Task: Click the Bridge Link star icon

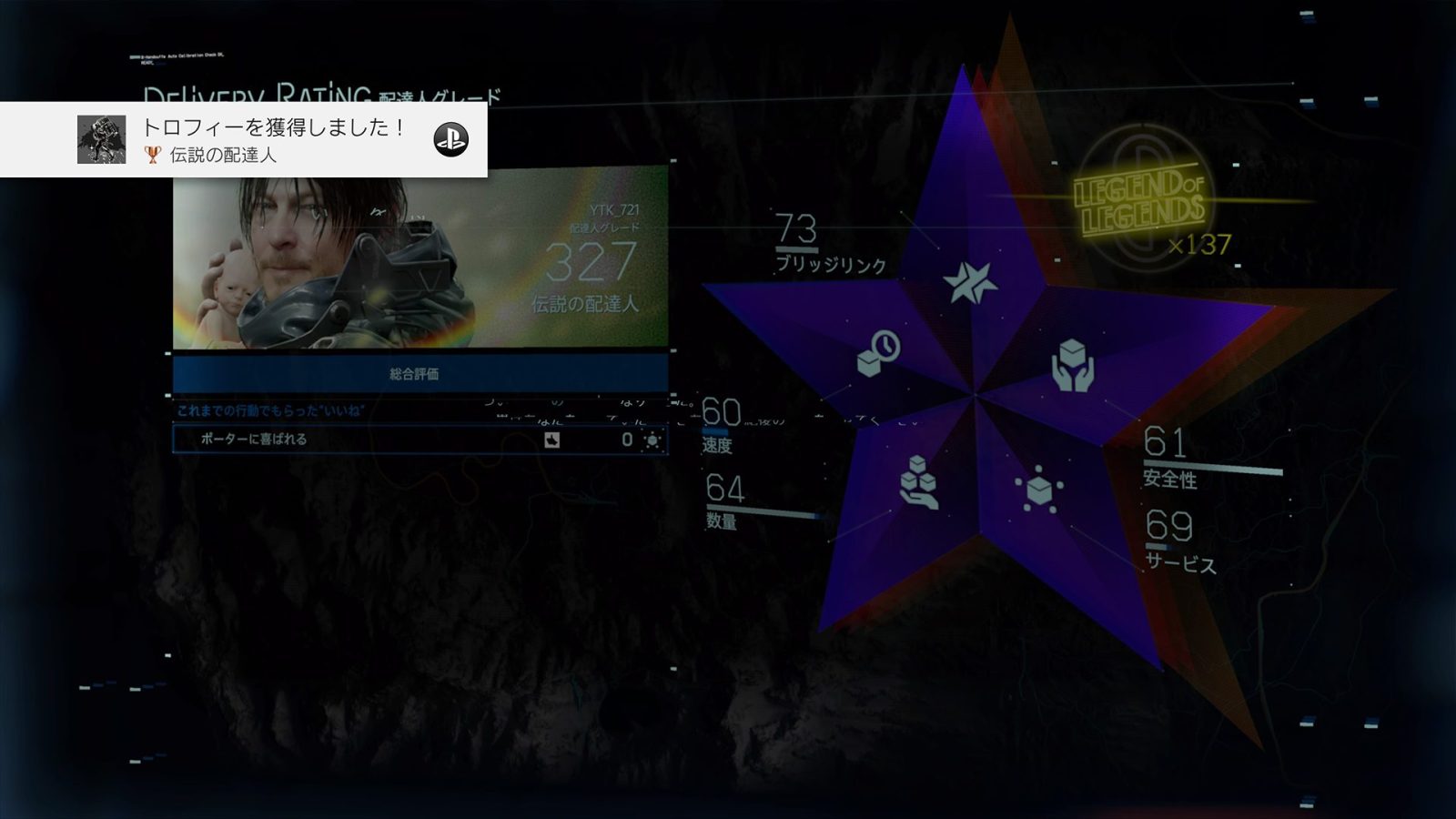Action: (970, 282)
